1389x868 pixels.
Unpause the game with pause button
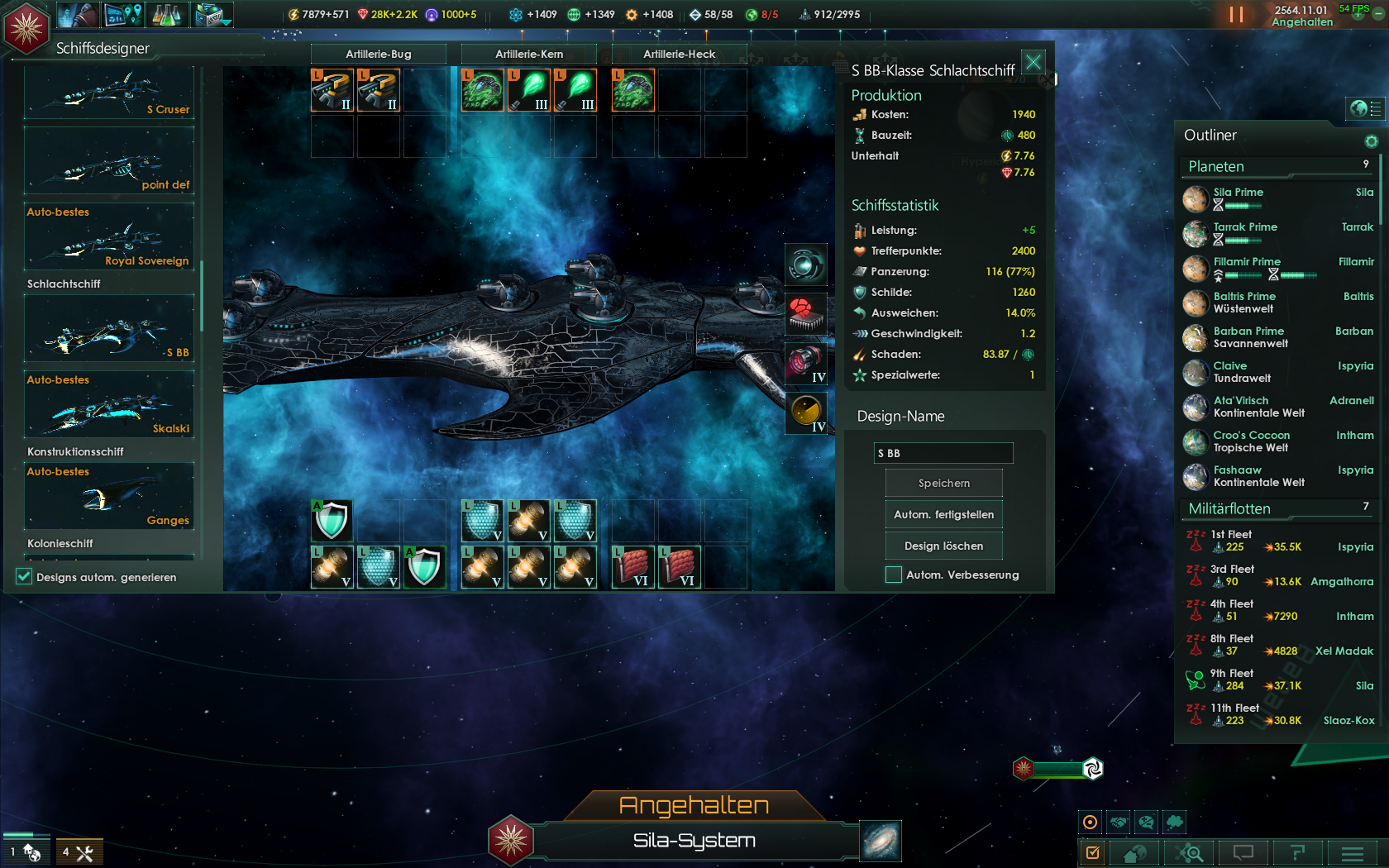pos(1236,14)
